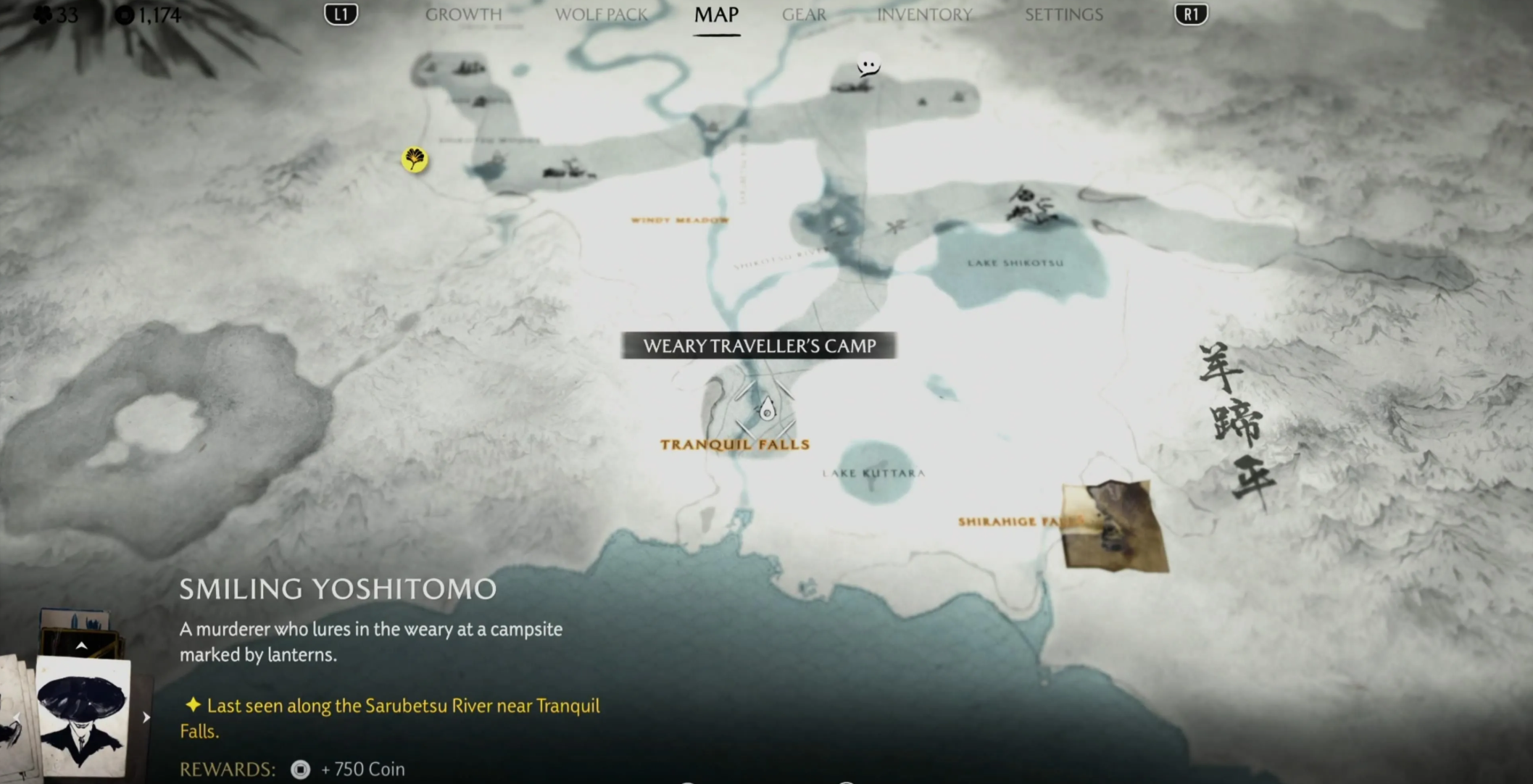Image resolution: width=1533 pixels, height=784 pixels.
Task: Select the Map tab
Action: (x=716, y=14)
